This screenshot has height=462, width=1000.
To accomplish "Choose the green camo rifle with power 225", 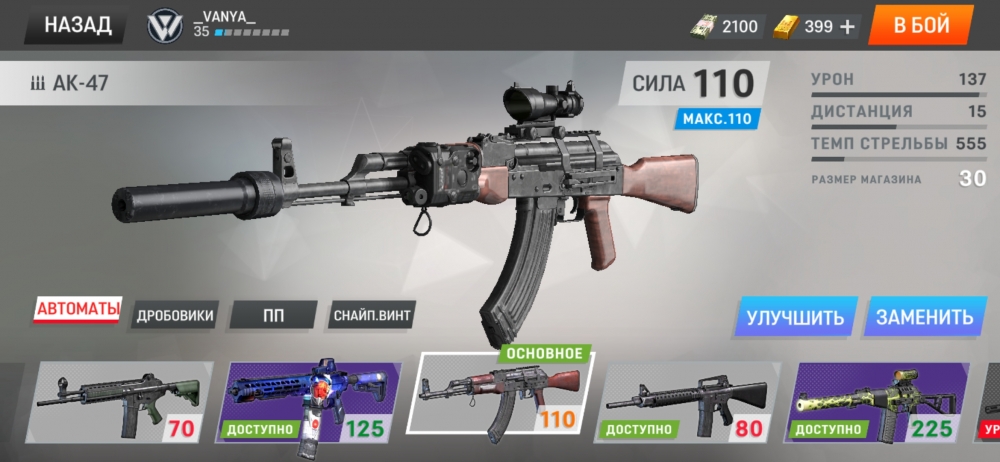I will (880, 402).
